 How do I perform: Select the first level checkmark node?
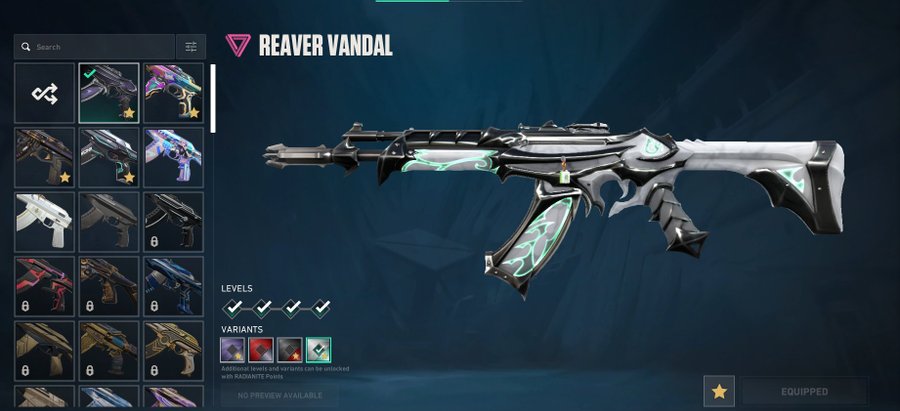233,308
